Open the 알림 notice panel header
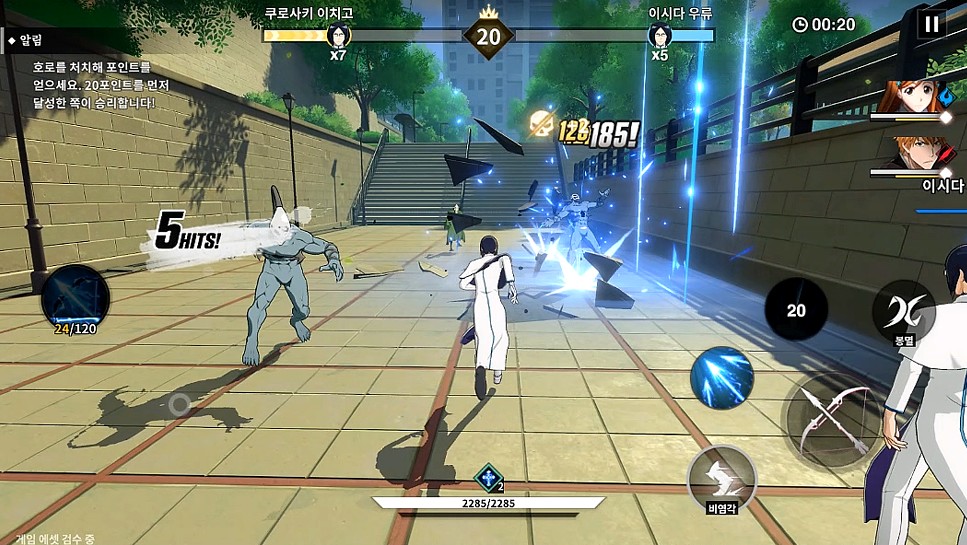 [x=32, y=40]
